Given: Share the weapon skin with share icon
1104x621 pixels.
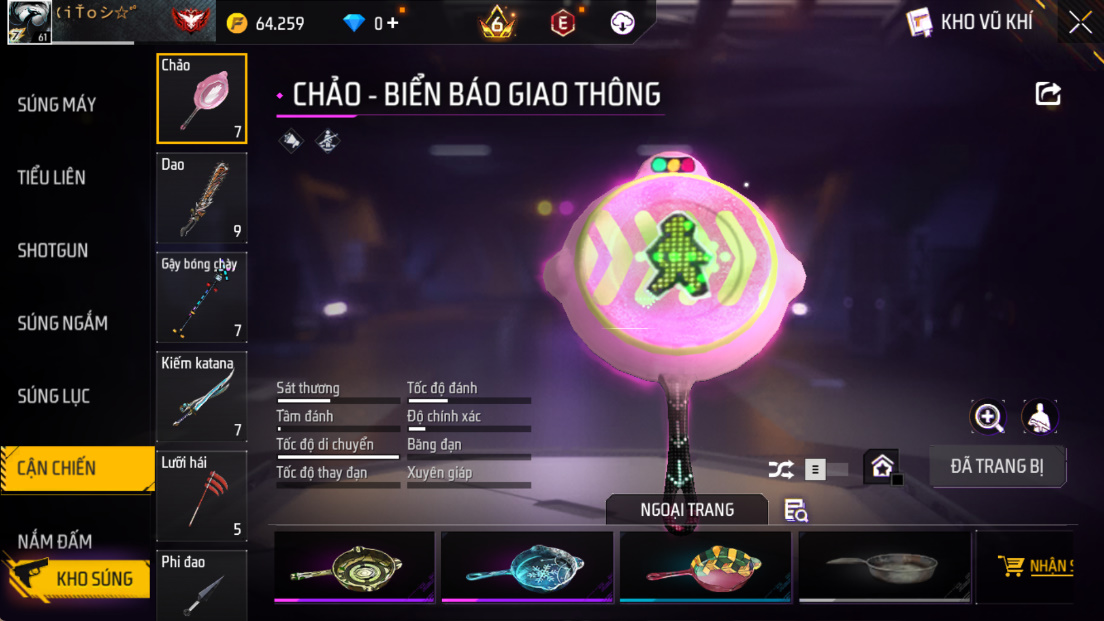Looking at the screenshot, I should click(1048, 94).
